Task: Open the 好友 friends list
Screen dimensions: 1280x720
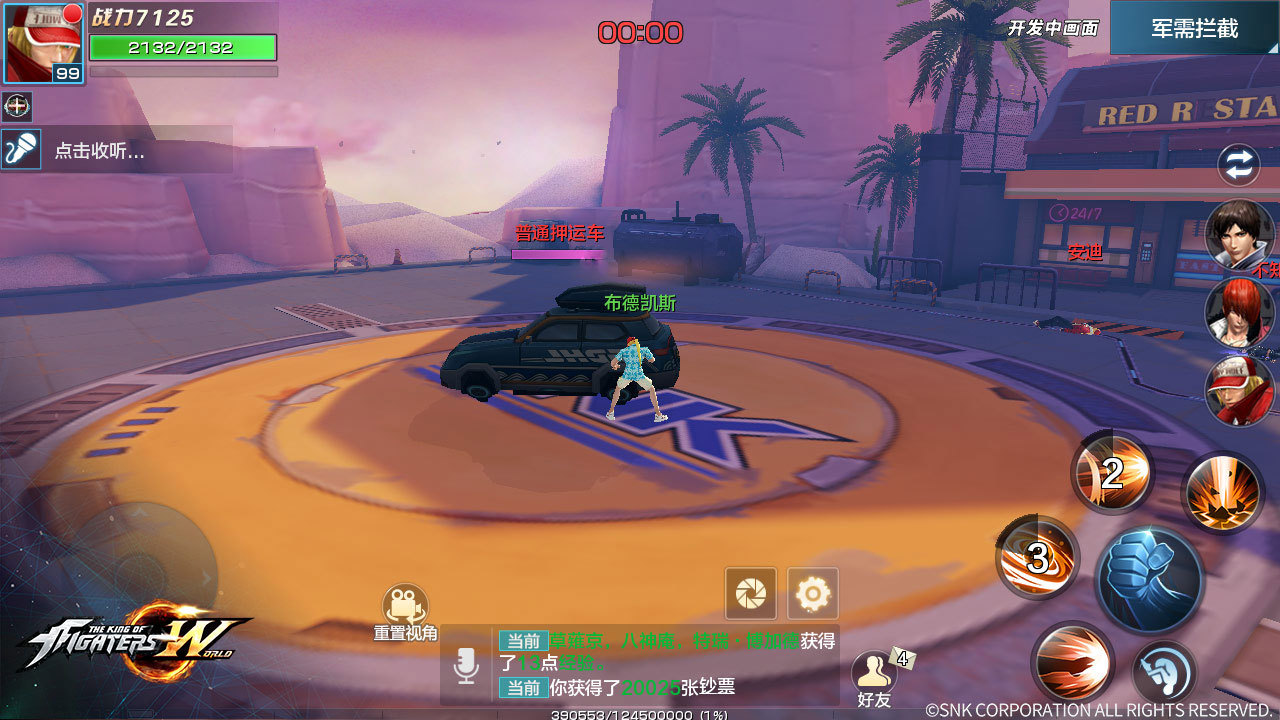Action: [x=875, y=678]
